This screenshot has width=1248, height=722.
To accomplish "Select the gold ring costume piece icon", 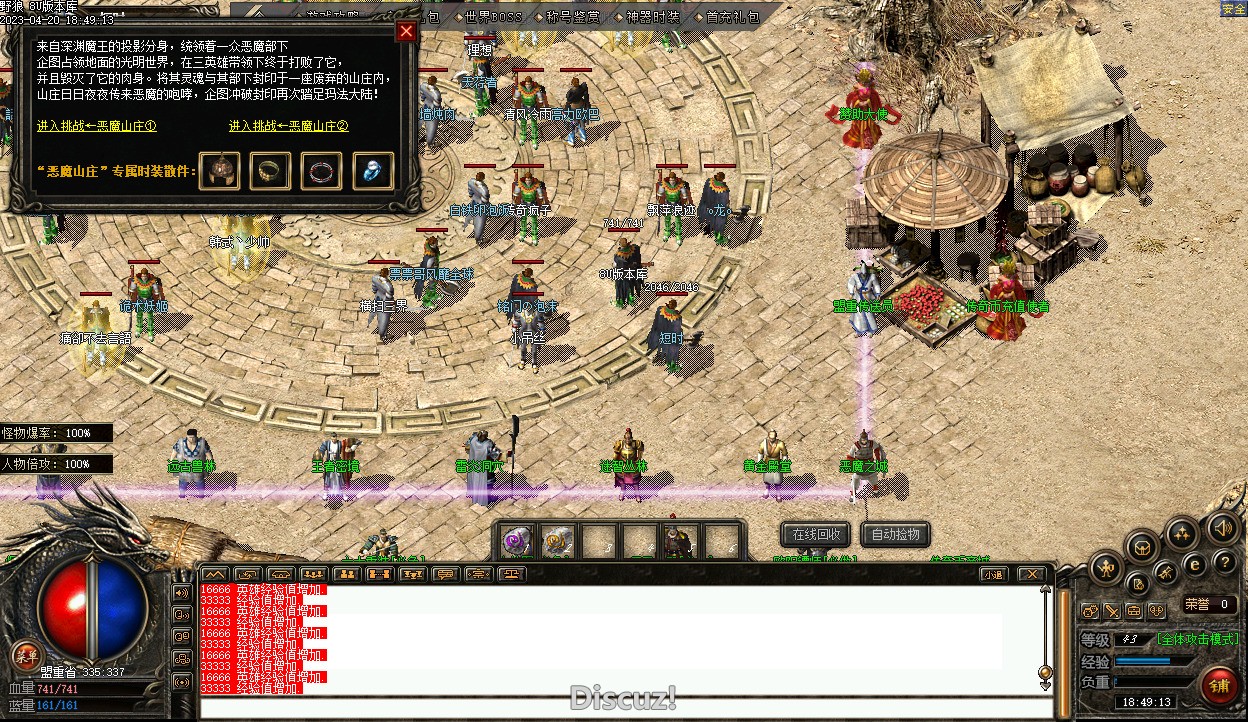I will 270,171.
